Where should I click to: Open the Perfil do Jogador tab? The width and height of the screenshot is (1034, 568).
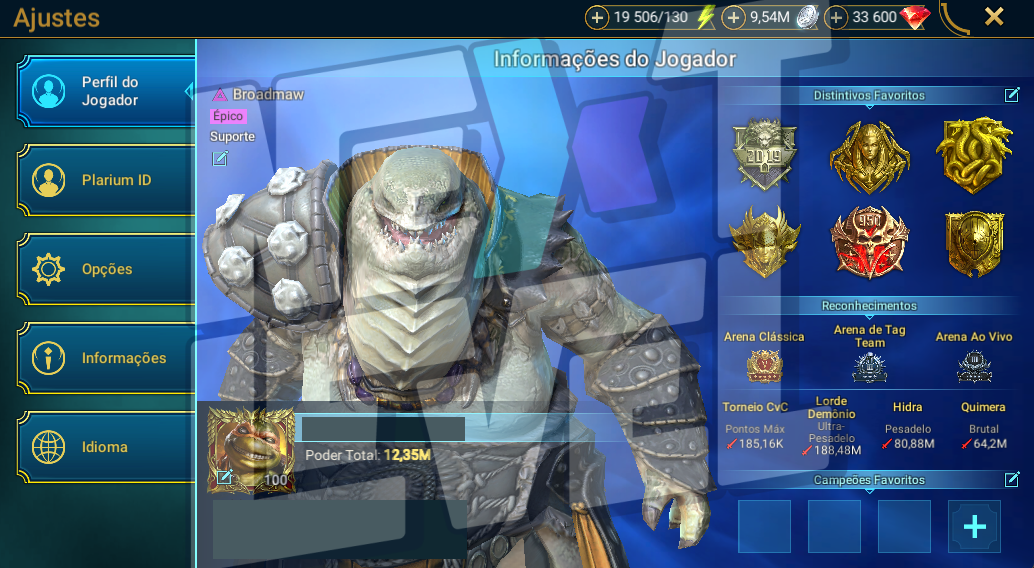[106, 92]
